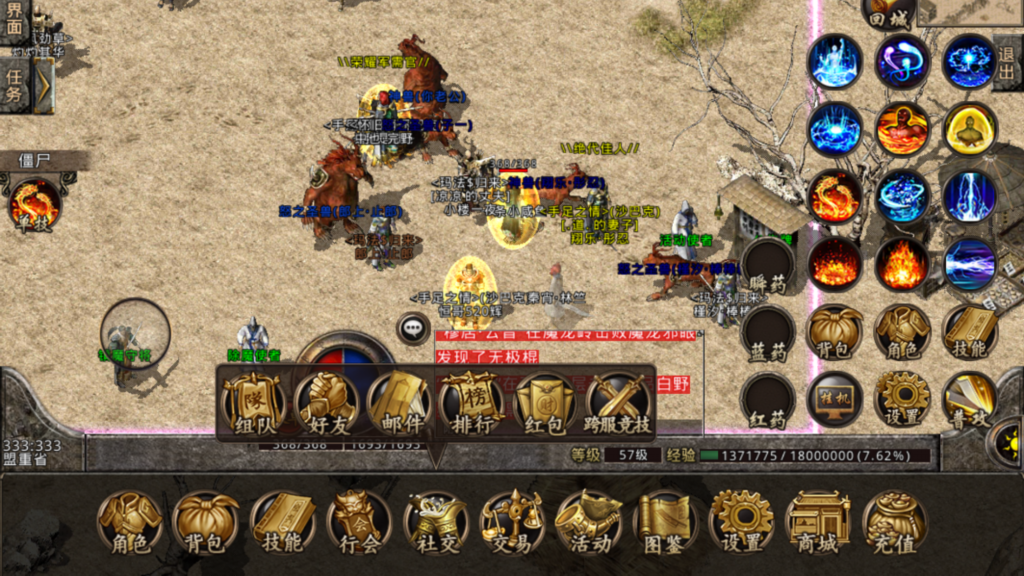This screenshot has width=1024, height=576.
Task: Open the 充值 recharge screen
Action: (x=894, y=522)
